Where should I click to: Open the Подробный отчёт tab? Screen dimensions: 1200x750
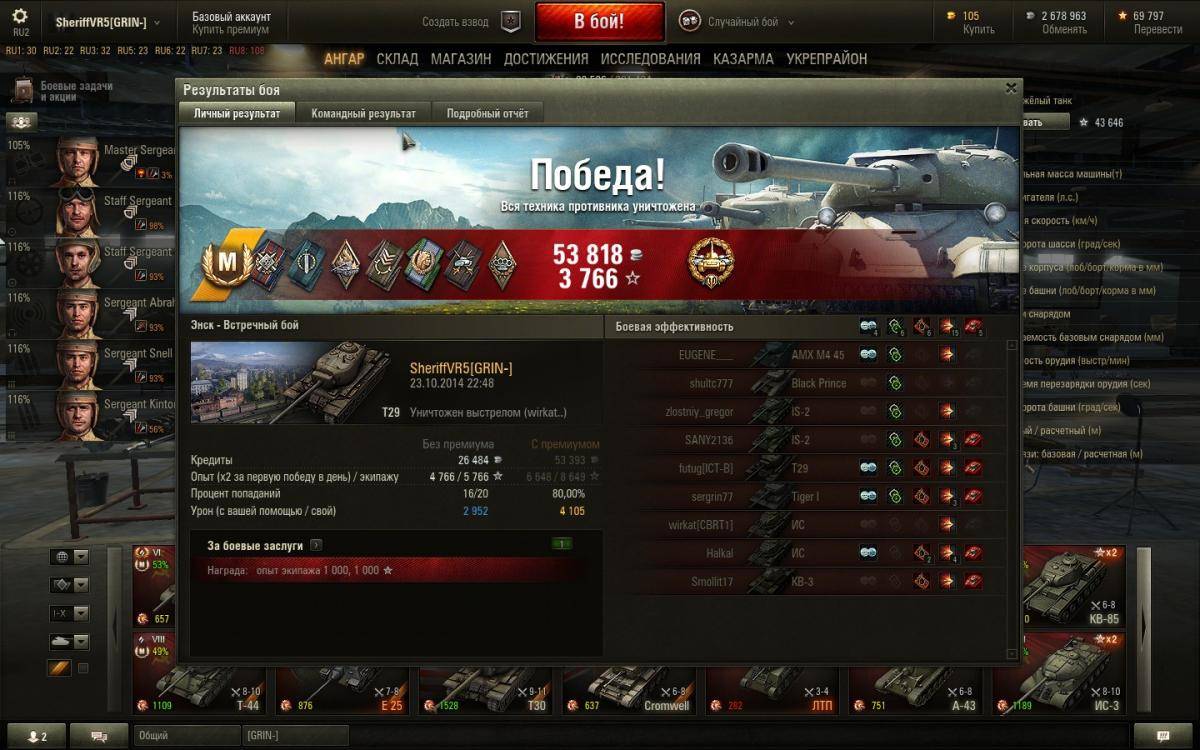point(487,113)
